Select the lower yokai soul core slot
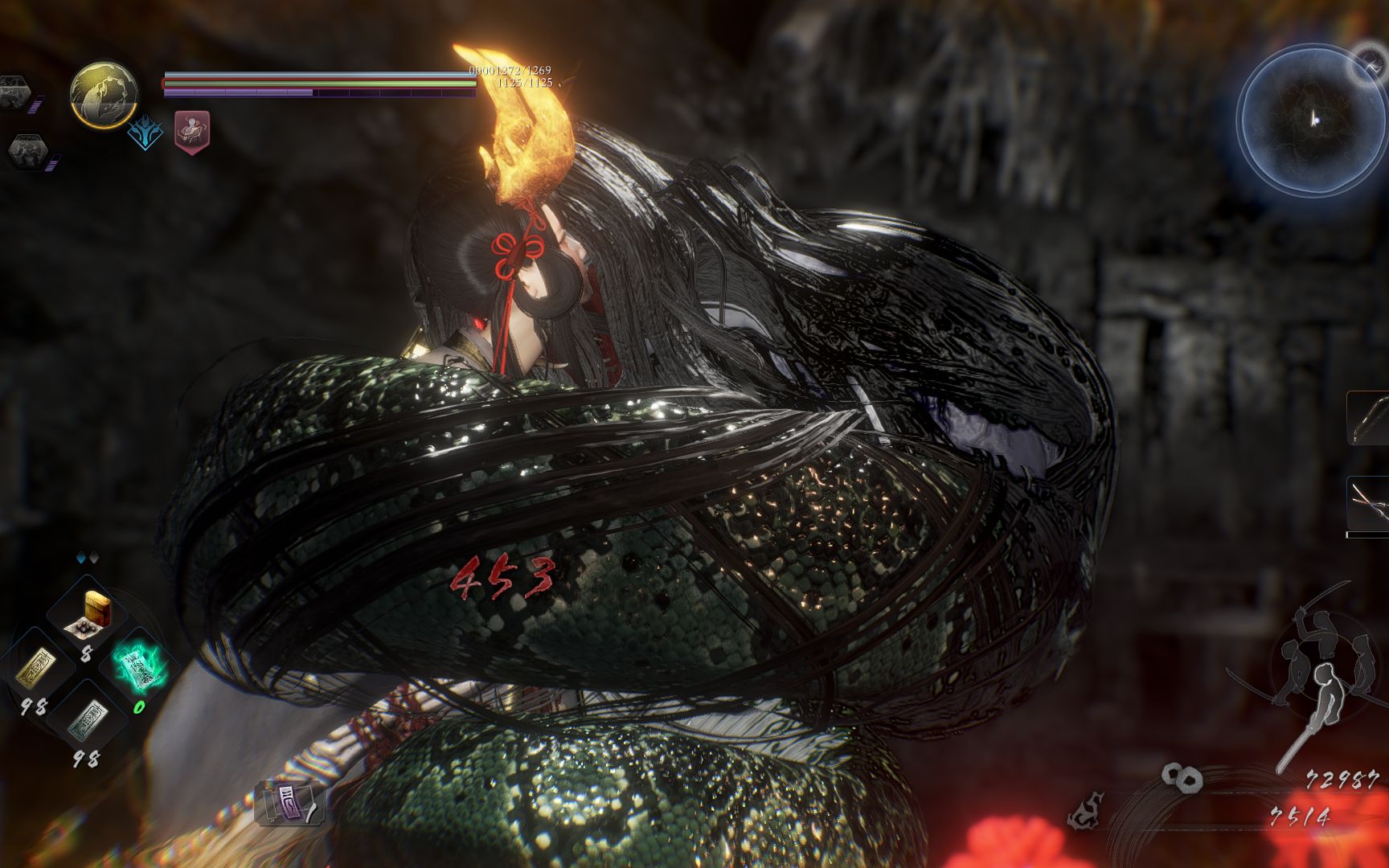Screen dimensions: 1389x868 28,151
